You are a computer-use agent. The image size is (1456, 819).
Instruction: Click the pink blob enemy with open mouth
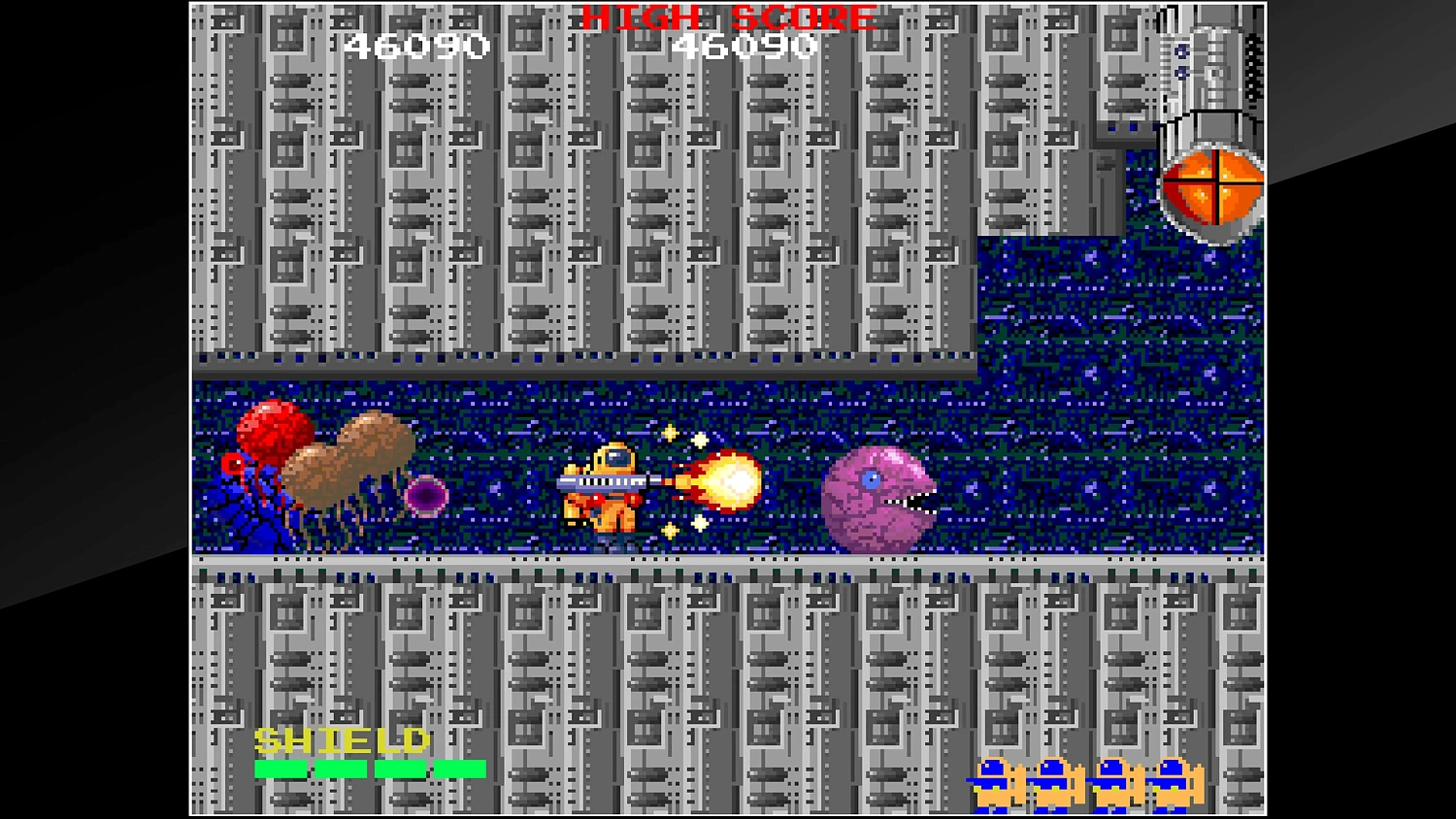[878, 500]
